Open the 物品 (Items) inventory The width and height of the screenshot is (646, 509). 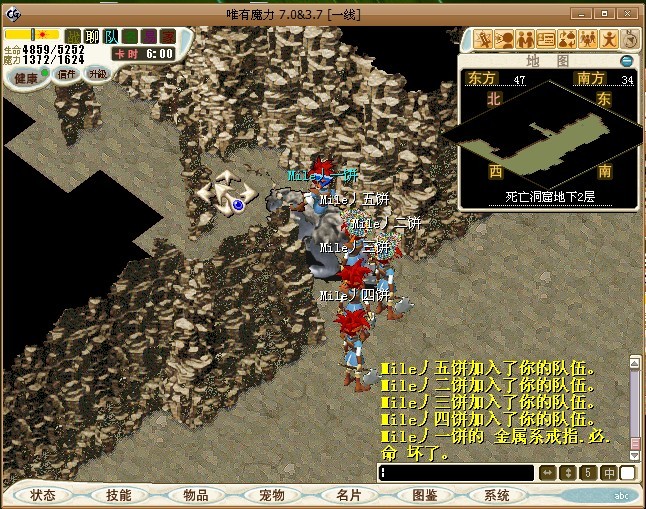195,495
